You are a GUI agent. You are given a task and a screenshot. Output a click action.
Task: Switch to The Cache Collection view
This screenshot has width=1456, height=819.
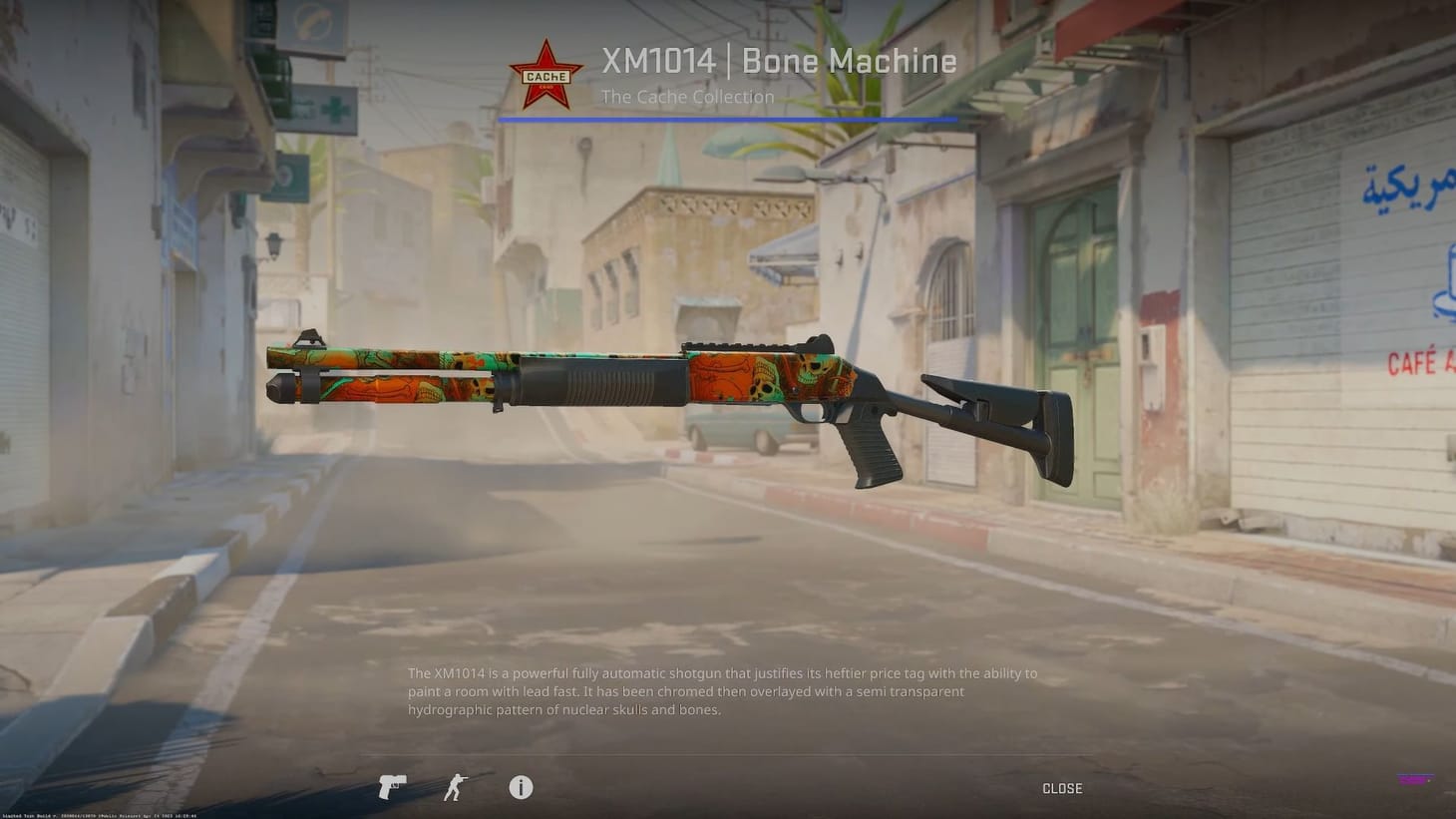click(x=687, y=97)
